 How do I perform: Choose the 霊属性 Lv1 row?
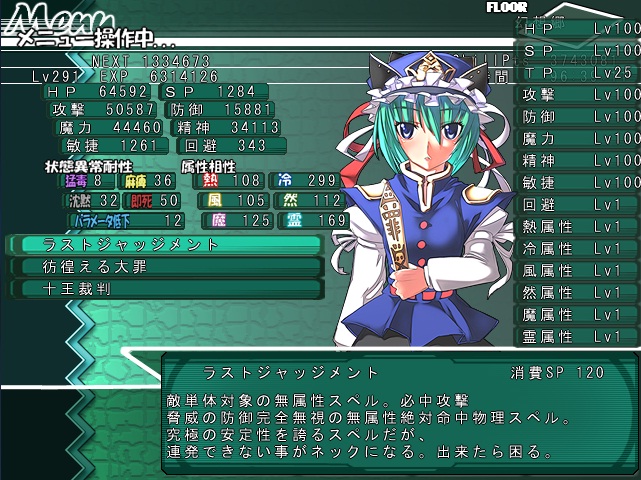[578, 336]
